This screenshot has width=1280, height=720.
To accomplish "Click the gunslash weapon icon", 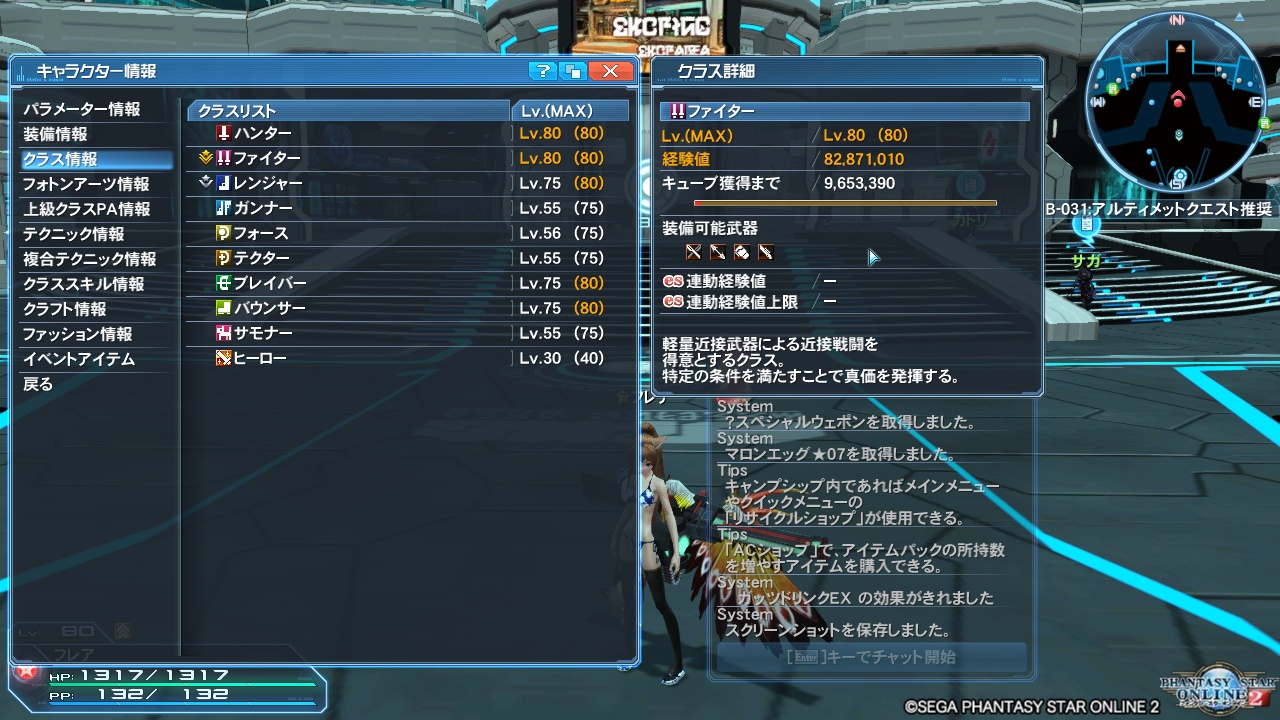I will (765, 252).
